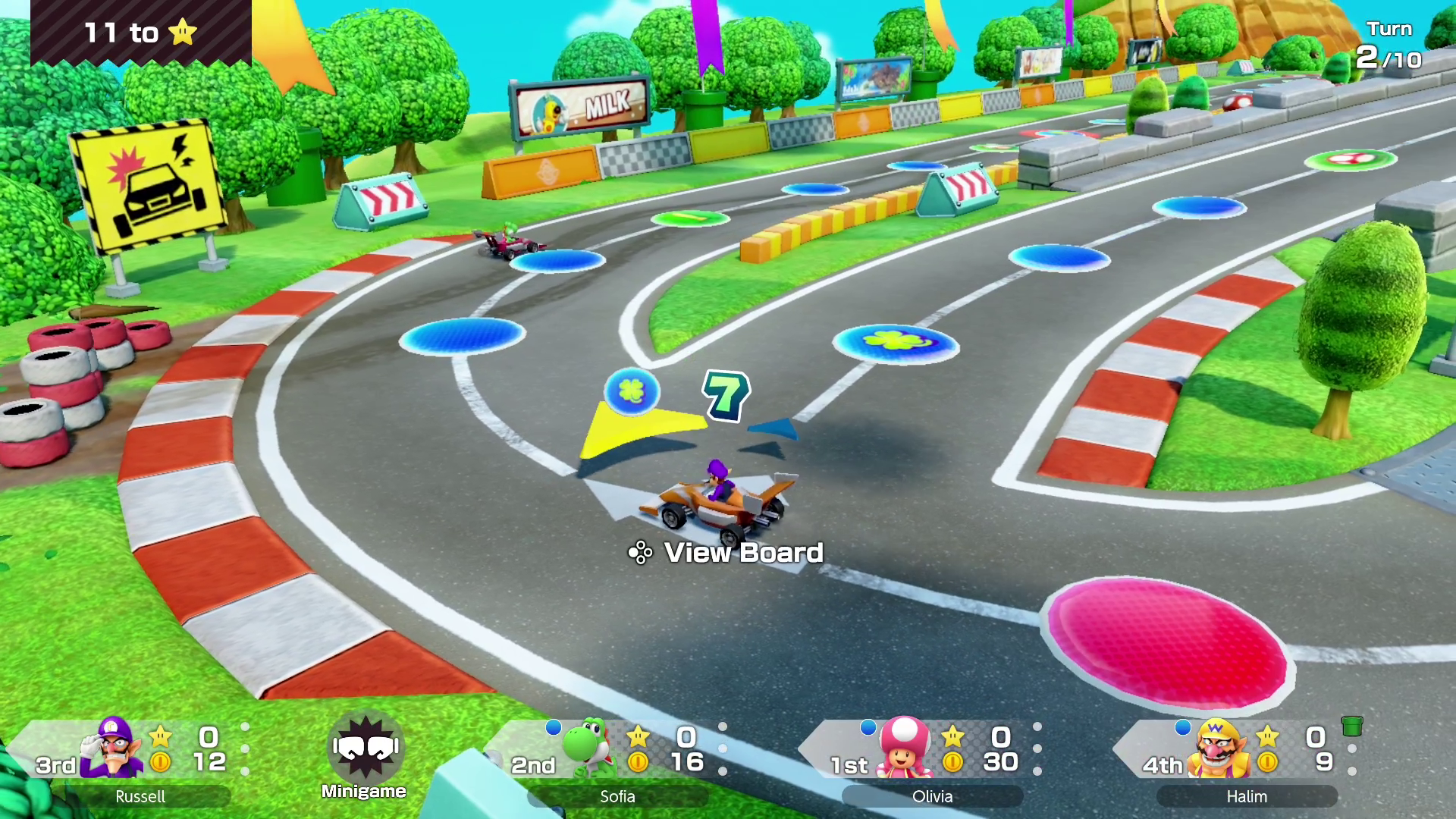The width and height of the screenshot is (1456, 819).
Task: Choose the blue right-path direction arrow
Action: 775,430
